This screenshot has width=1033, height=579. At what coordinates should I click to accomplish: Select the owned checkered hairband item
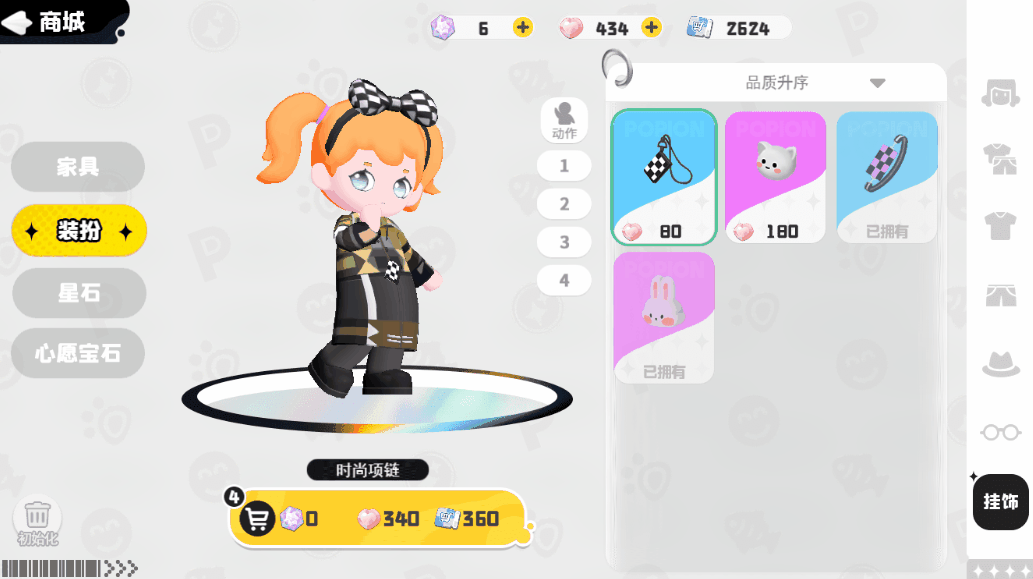887,177
